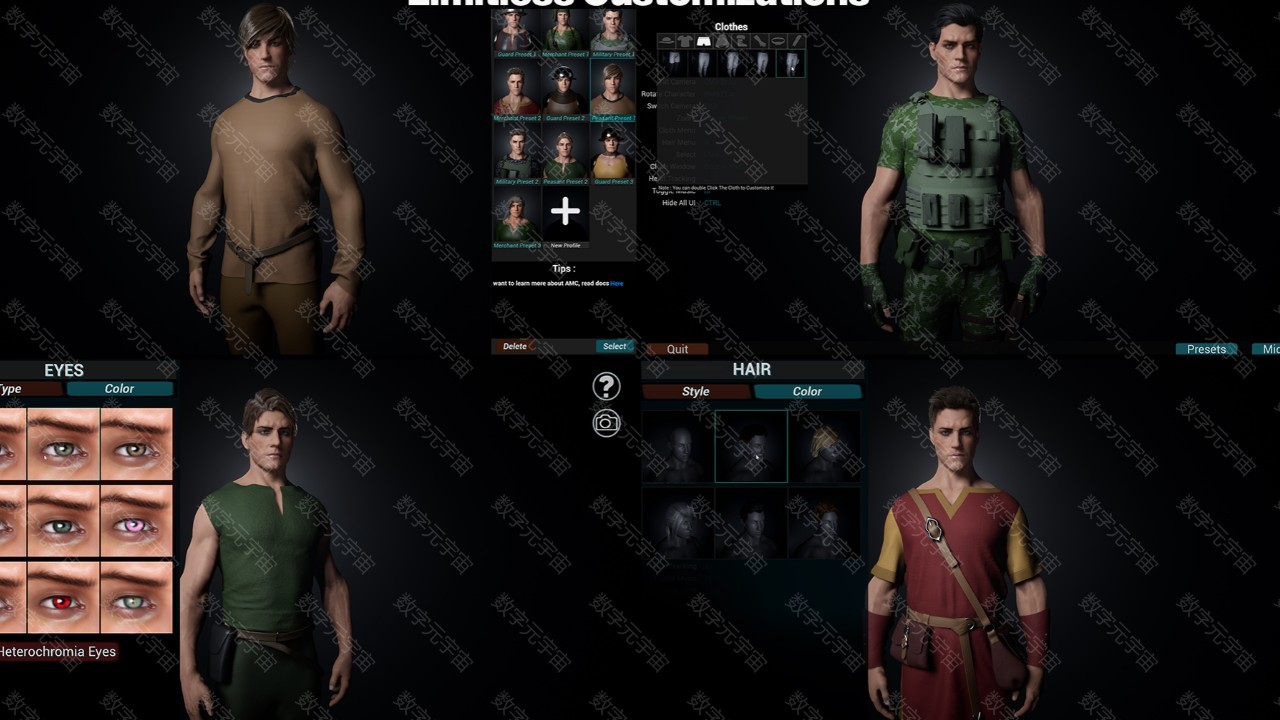The width and height of the screenshot is (1280, 720).
Task: Choose the bald hairstyle thumbnail
Action: click(x=677, y=446)
